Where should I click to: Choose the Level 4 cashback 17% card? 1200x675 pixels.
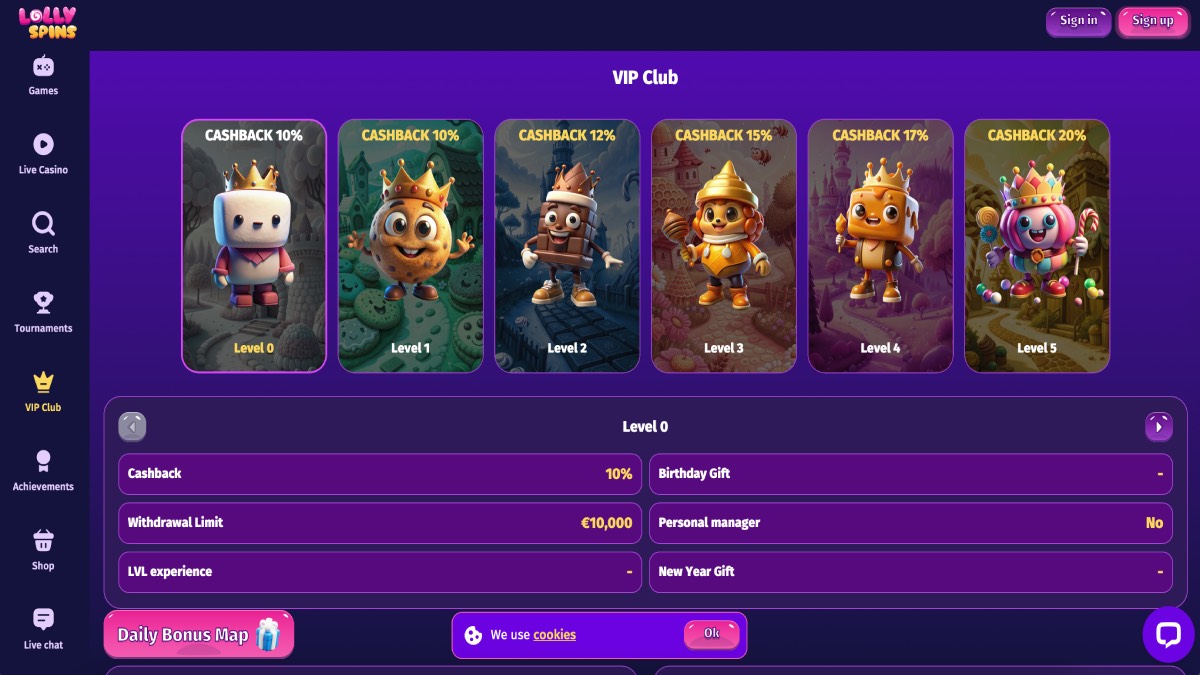tap(880, 246)
